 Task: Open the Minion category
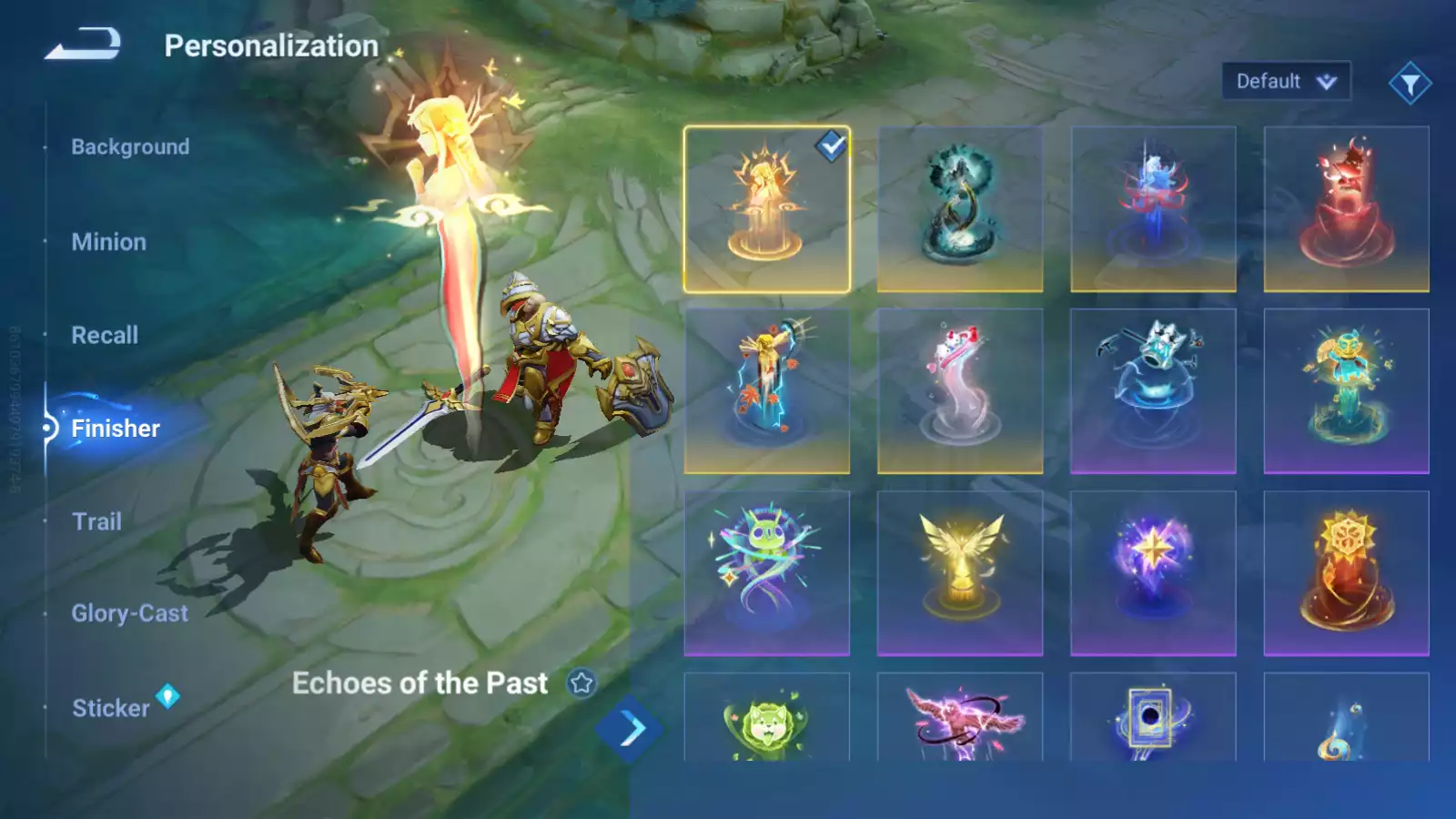(108, 242)
